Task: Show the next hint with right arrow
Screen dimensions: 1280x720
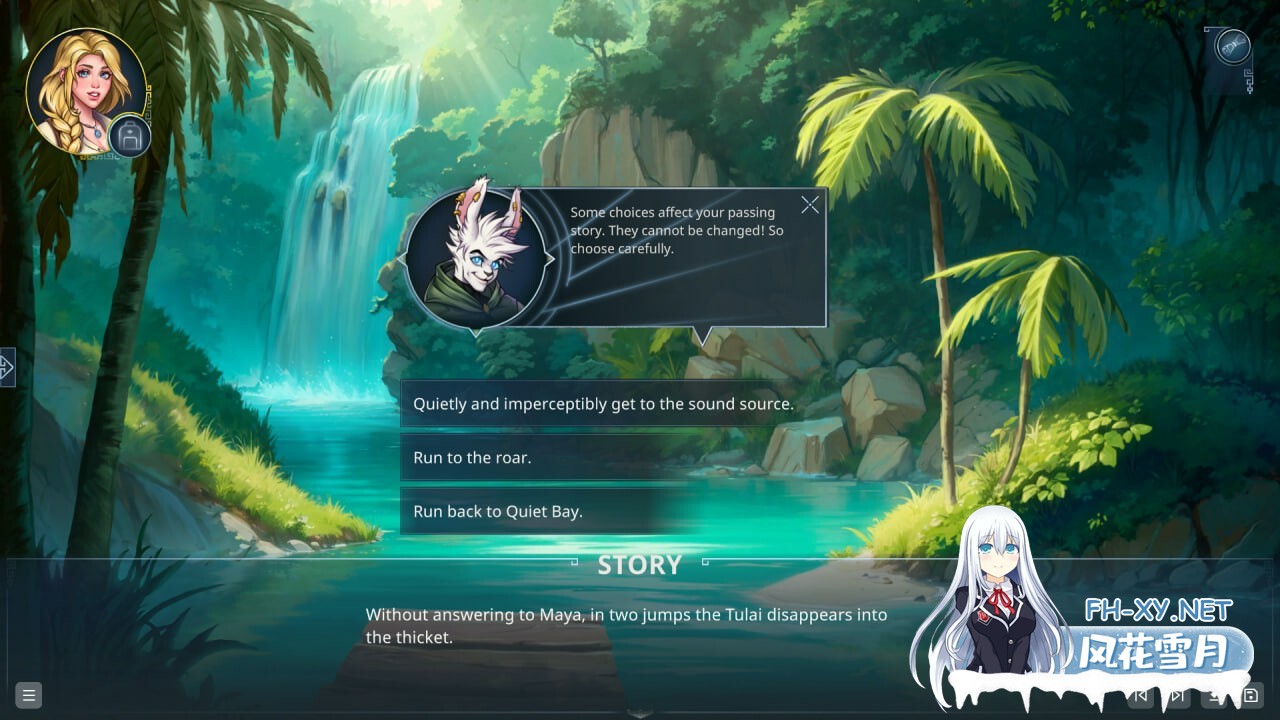Action: [x=549, y=259]
